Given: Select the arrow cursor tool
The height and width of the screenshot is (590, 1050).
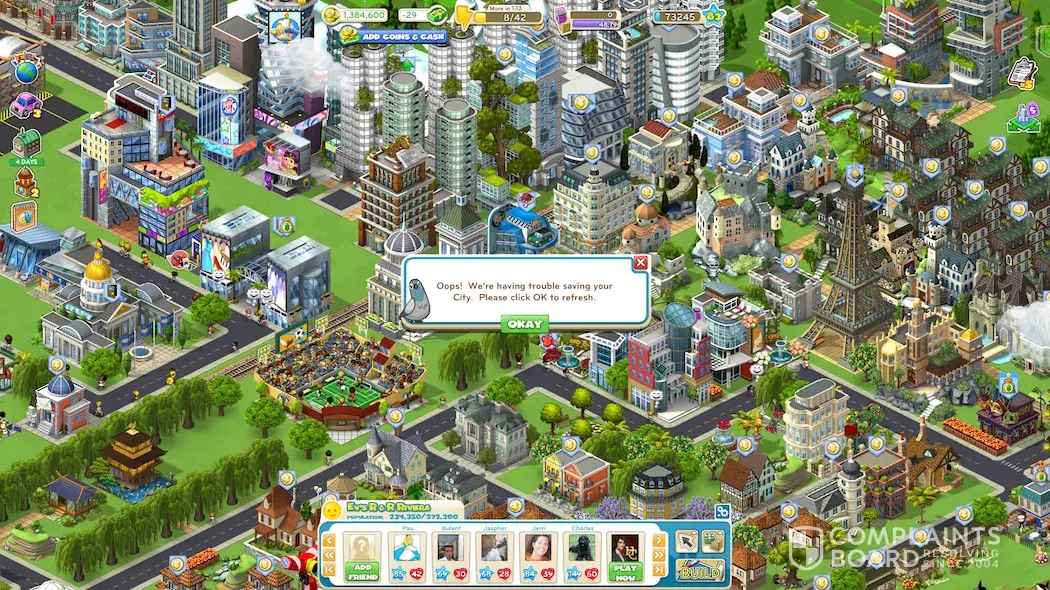Looking at the screenshot, I should click(687, 541).
